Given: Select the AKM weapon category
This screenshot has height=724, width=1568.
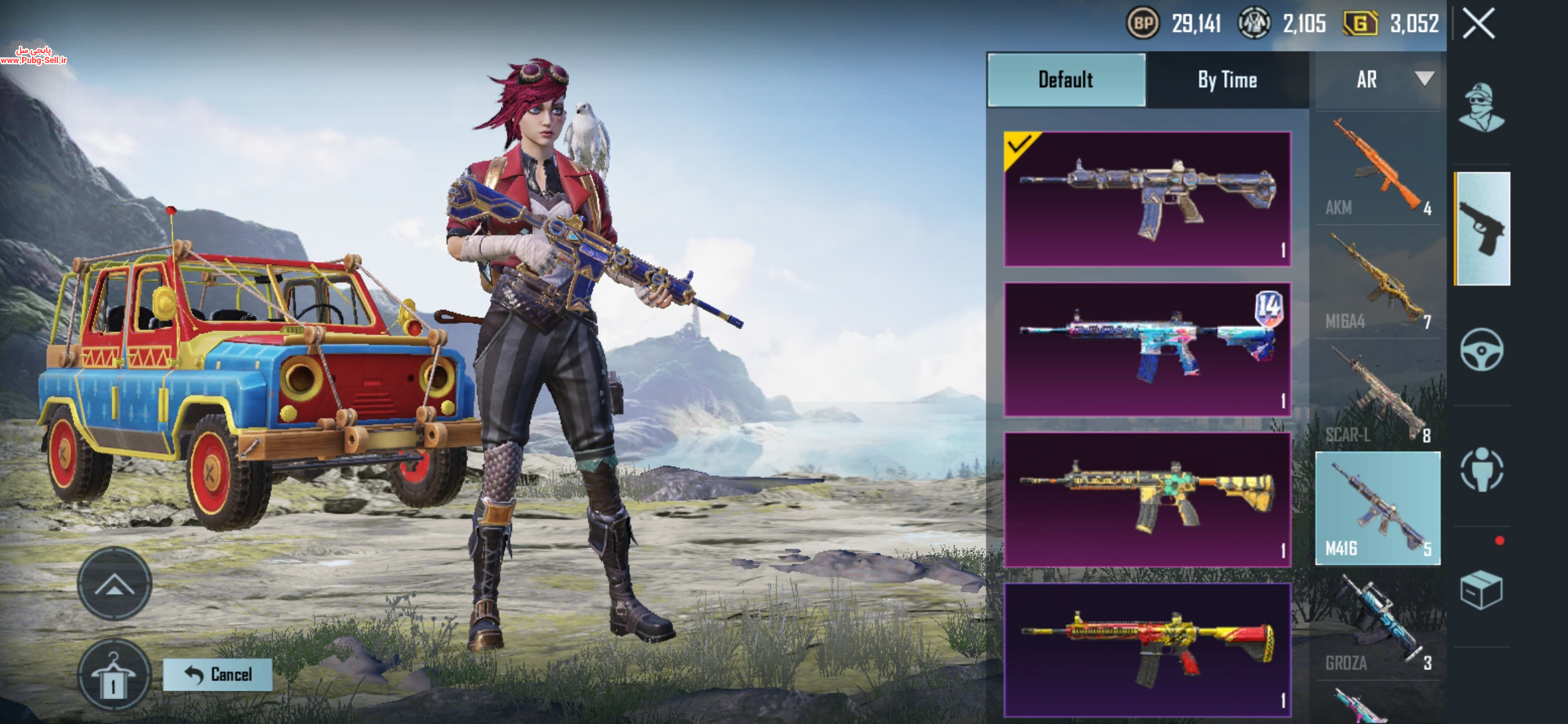Looking at the screenshot, I should 1377,169.
